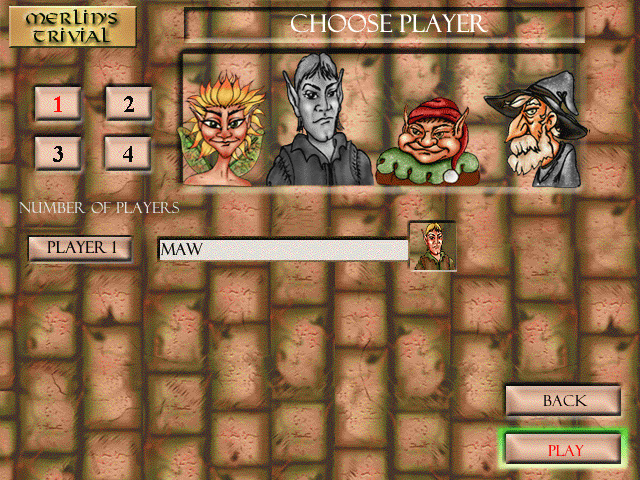Set number of players to 3
The height and width of the screenshot is (480, 640).
pyautogui.click(x=58, y=154)
